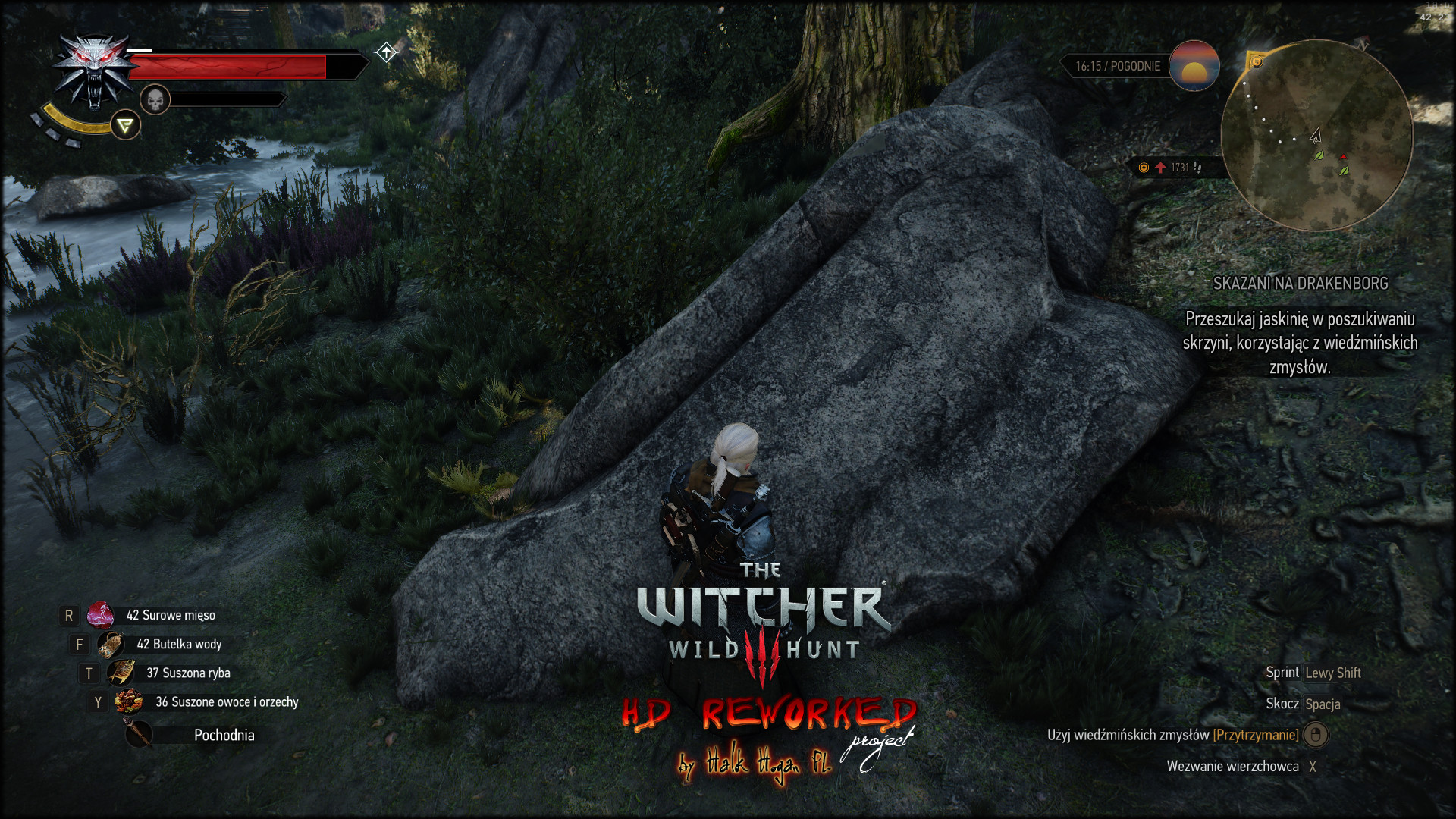Viewport: 1456px width, 819px height.
Task: Click the sunset weather icon
Action: [1194, 66]
